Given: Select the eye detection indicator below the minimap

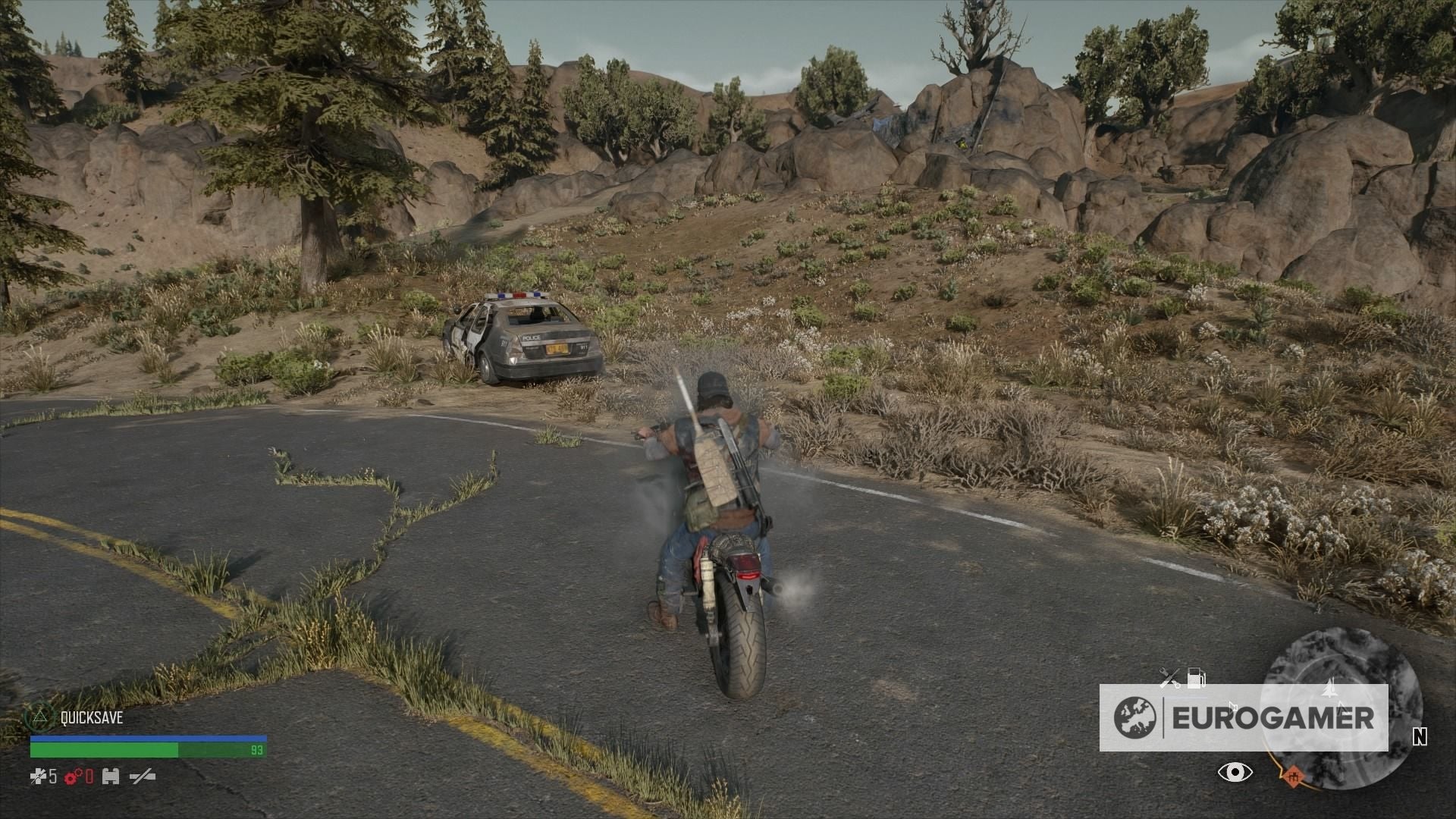Looking at the screenshot, I should tap(1235, 773).
